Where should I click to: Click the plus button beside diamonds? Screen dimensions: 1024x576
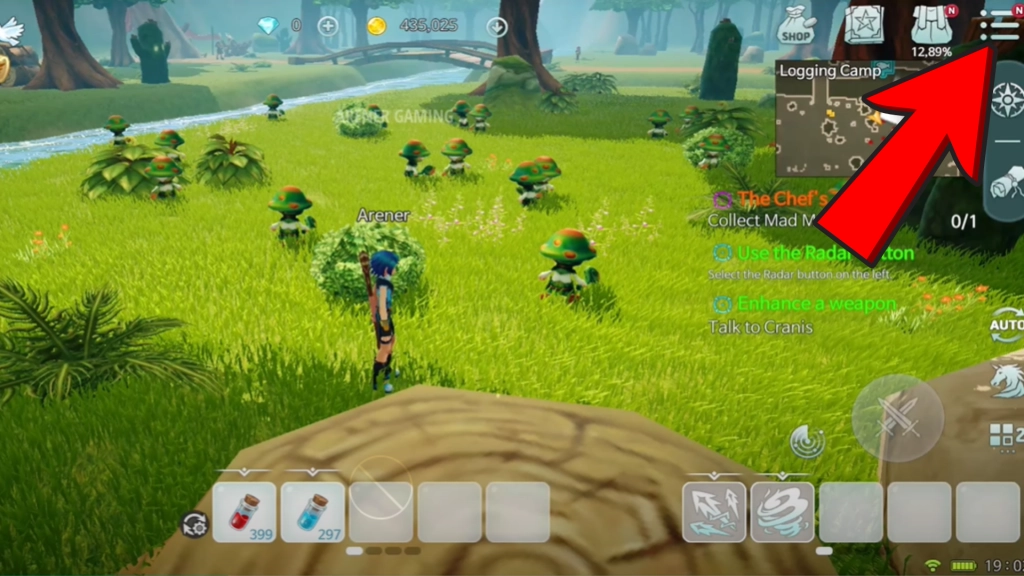point(327,25)
